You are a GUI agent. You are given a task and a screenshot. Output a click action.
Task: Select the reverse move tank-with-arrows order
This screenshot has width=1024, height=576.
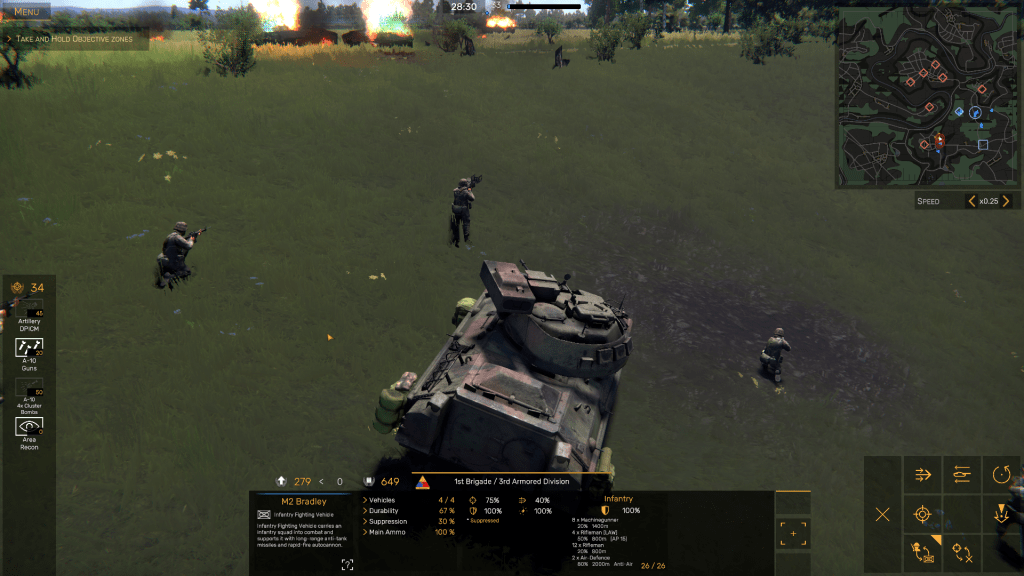tap(962, 475)
